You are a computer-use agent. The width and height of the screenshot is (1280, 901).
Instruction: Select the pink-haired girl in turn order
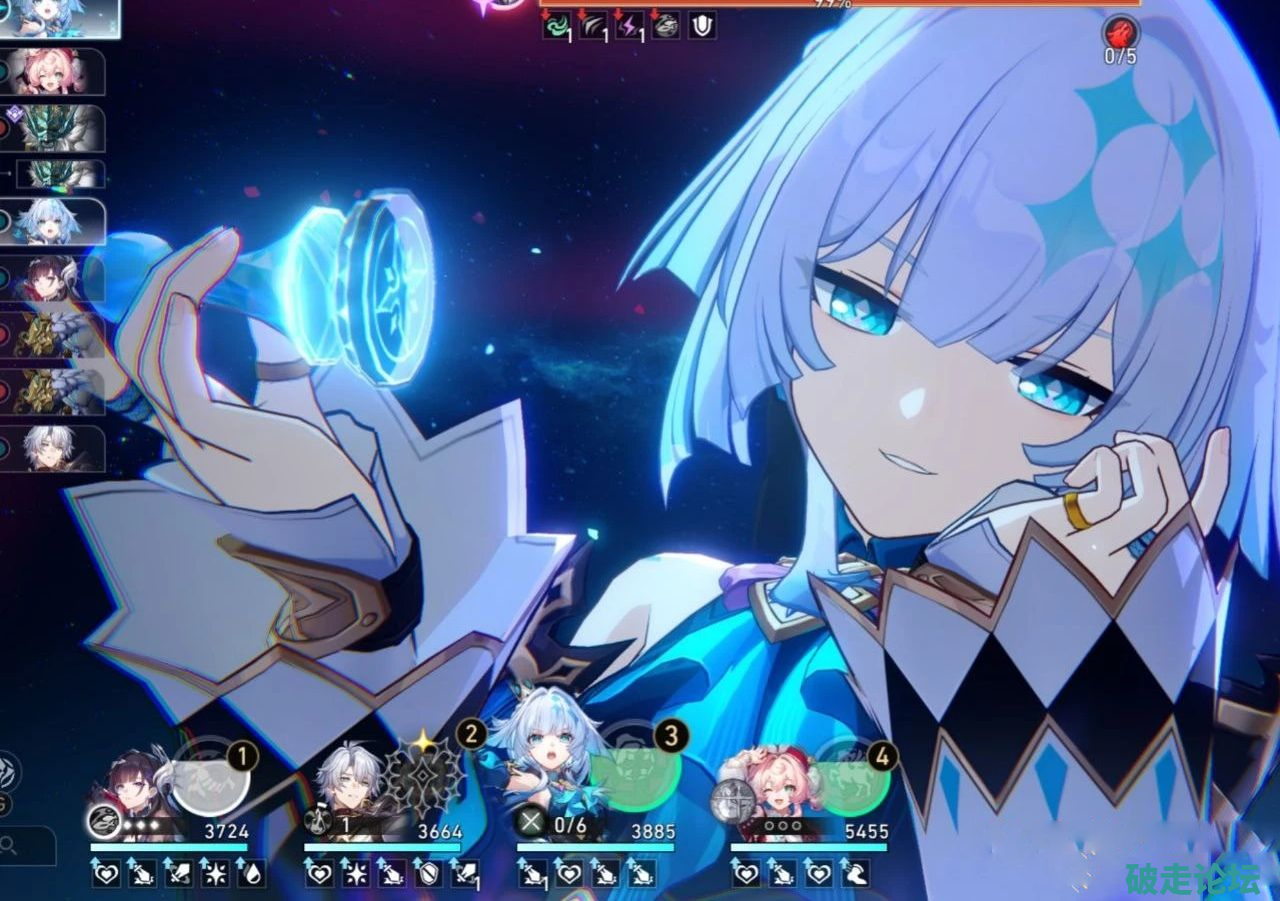62,71
